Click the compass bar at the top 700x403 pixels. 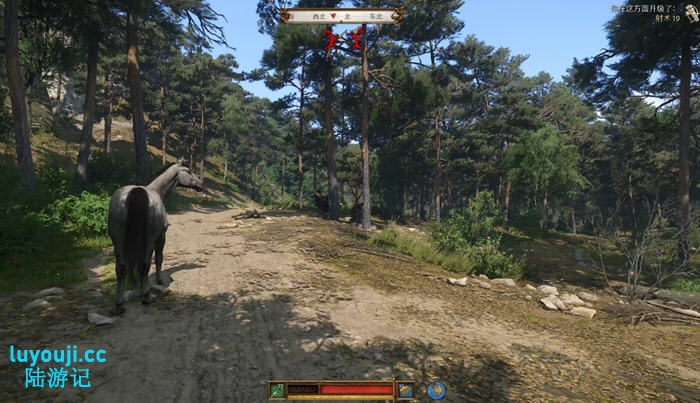click(341, 16)
